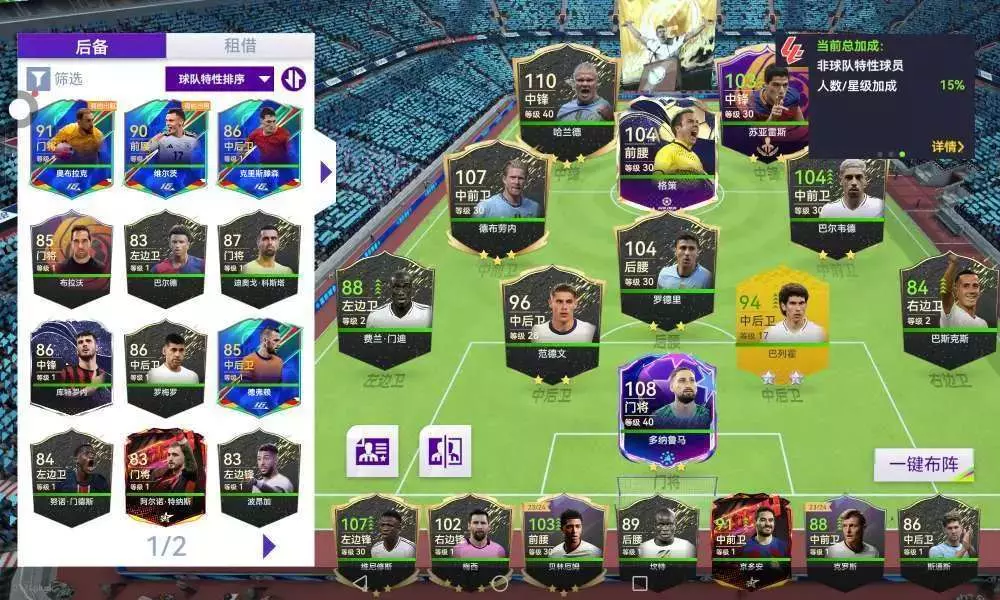
Task: Choose the 90 rated 维尔茨 reserve card
Action: point(165,148)
